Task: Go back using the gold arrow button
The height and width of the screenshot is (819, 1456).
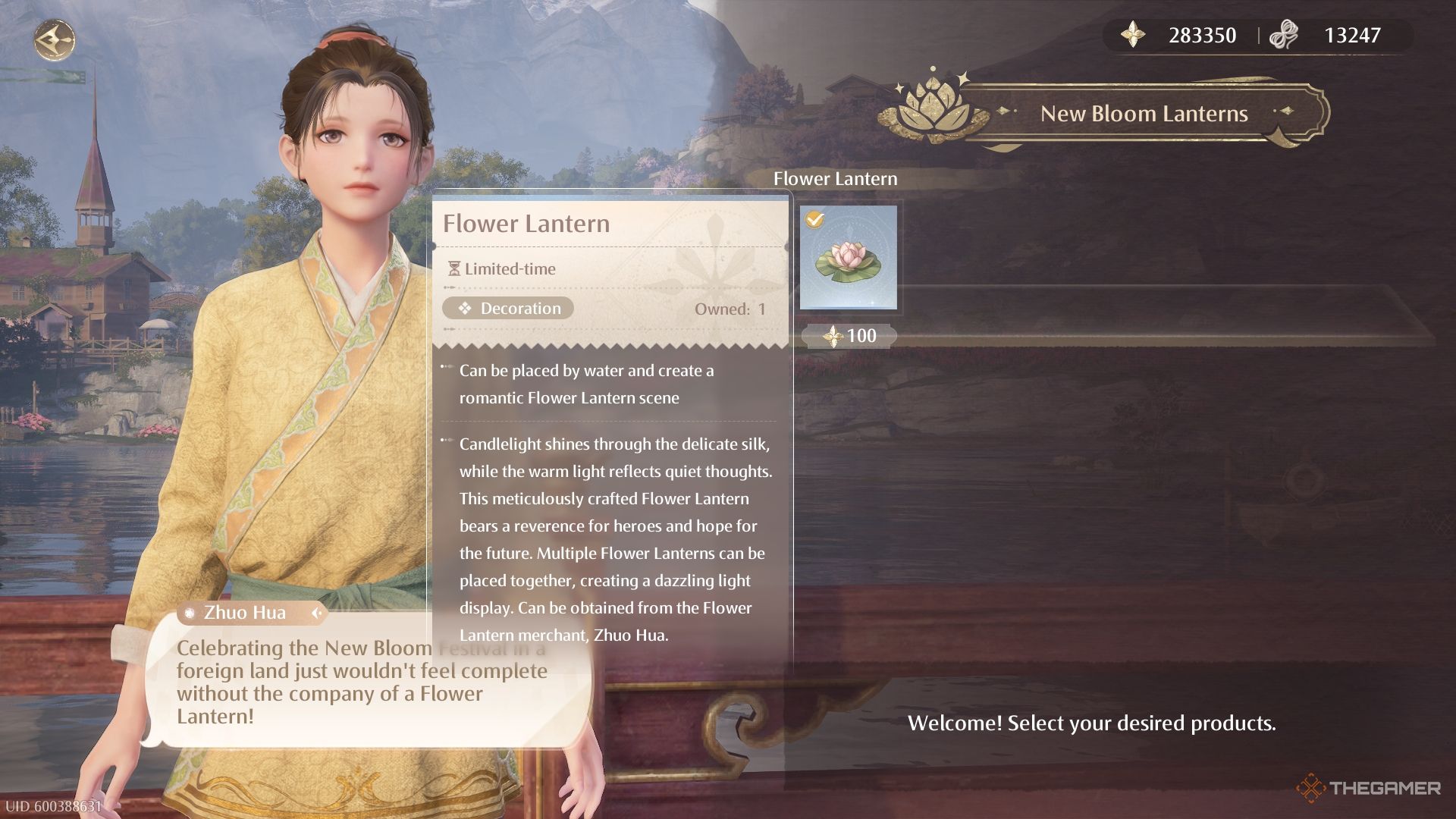Action: 55,39
